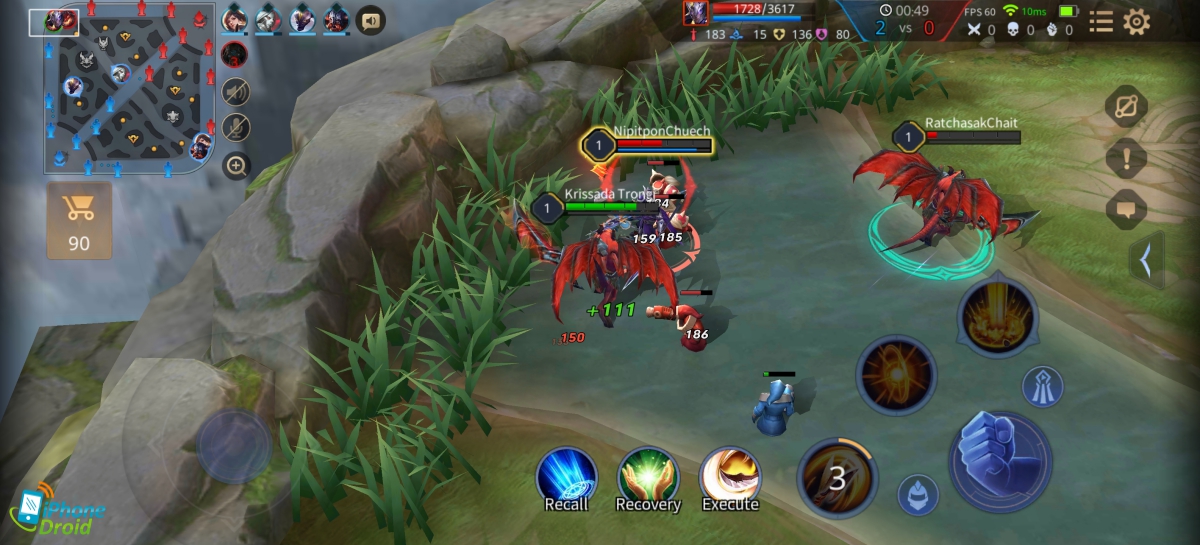Open the chat message bubble

click(1126, 209)
